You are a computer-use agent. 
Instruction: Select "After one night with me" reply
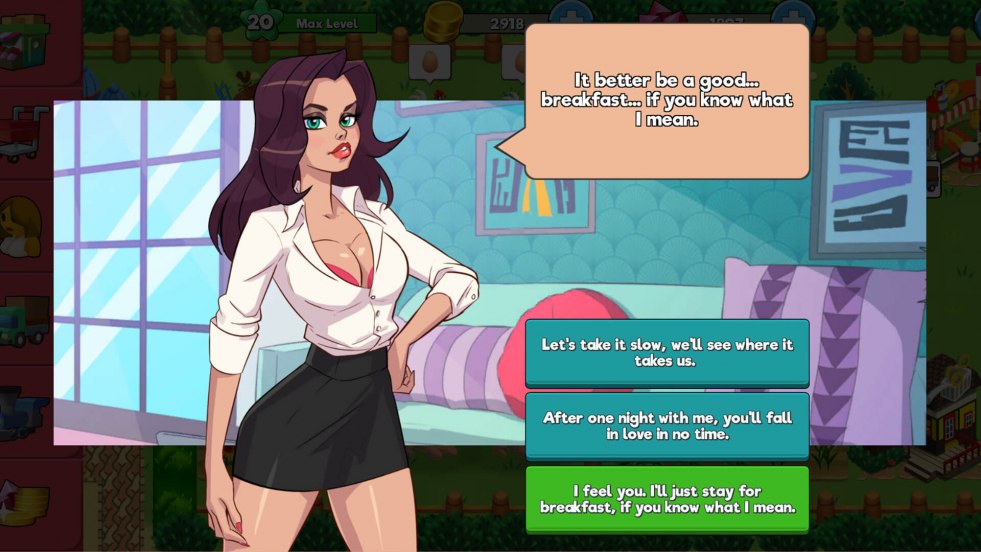[x=667, y=425]
